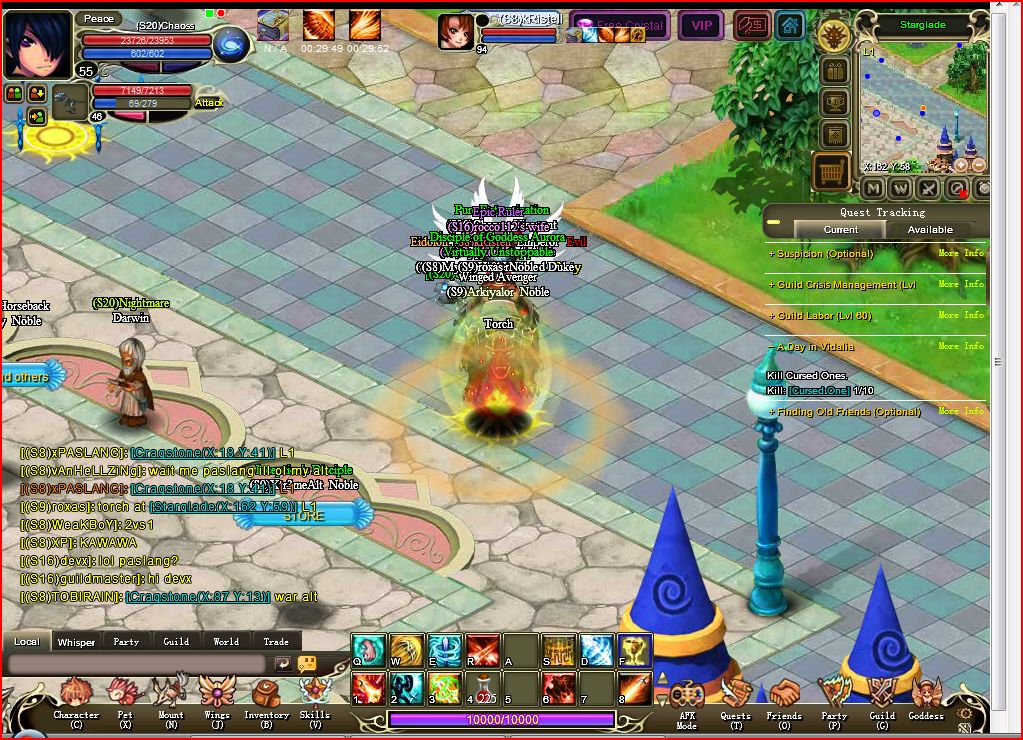Switch to the World chat tab
Viewport: 1023px width, 740px height.
226,642
